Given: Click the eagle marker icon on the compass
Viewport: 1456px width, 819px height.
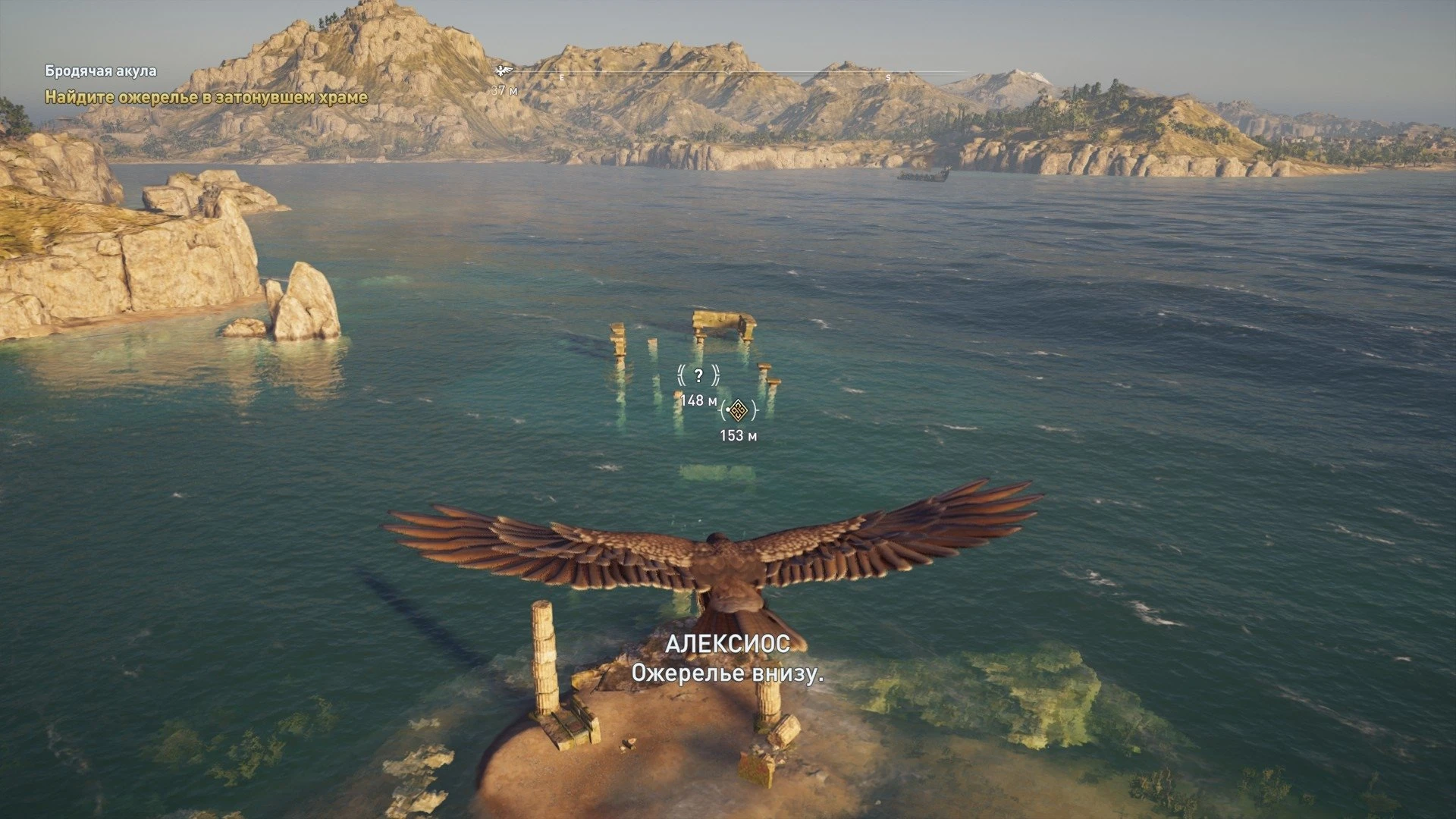Looking at the screenshot, I should [x=504, y=71].
